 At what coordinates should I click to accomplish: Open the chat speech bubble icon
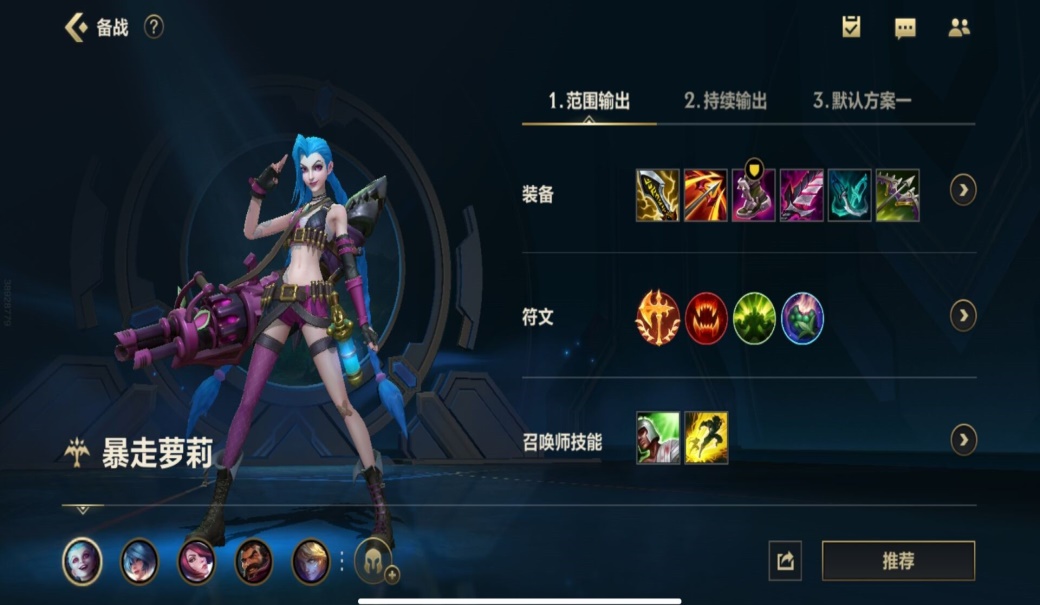click(905, 28)
